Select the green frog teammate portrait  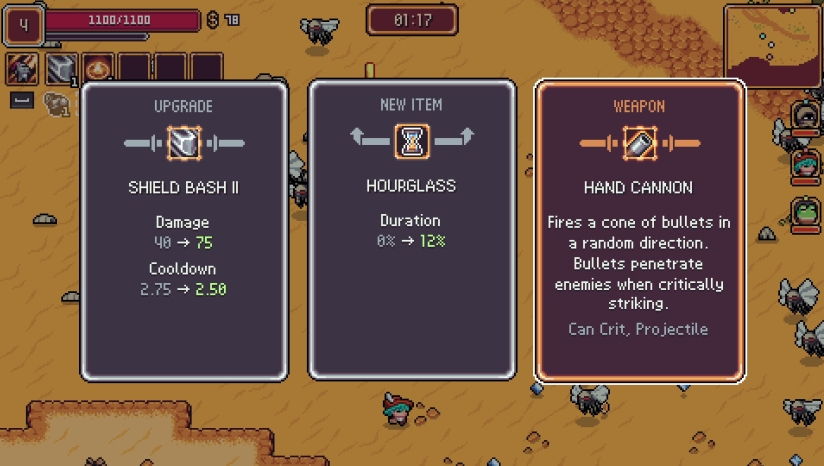[805, 212]
